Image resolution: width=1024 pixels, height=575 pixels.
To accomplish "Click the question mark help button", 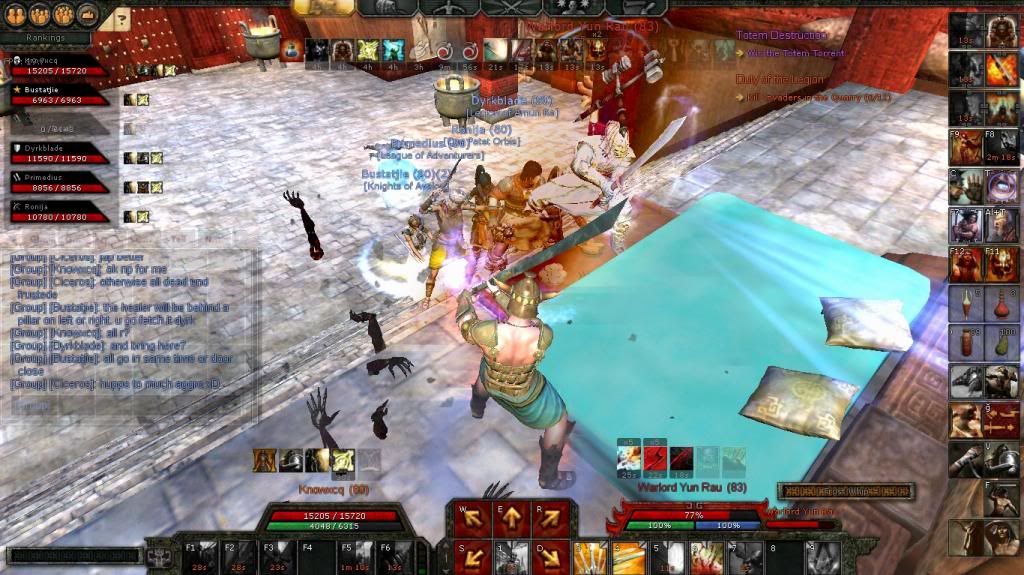I will point(121,18).
